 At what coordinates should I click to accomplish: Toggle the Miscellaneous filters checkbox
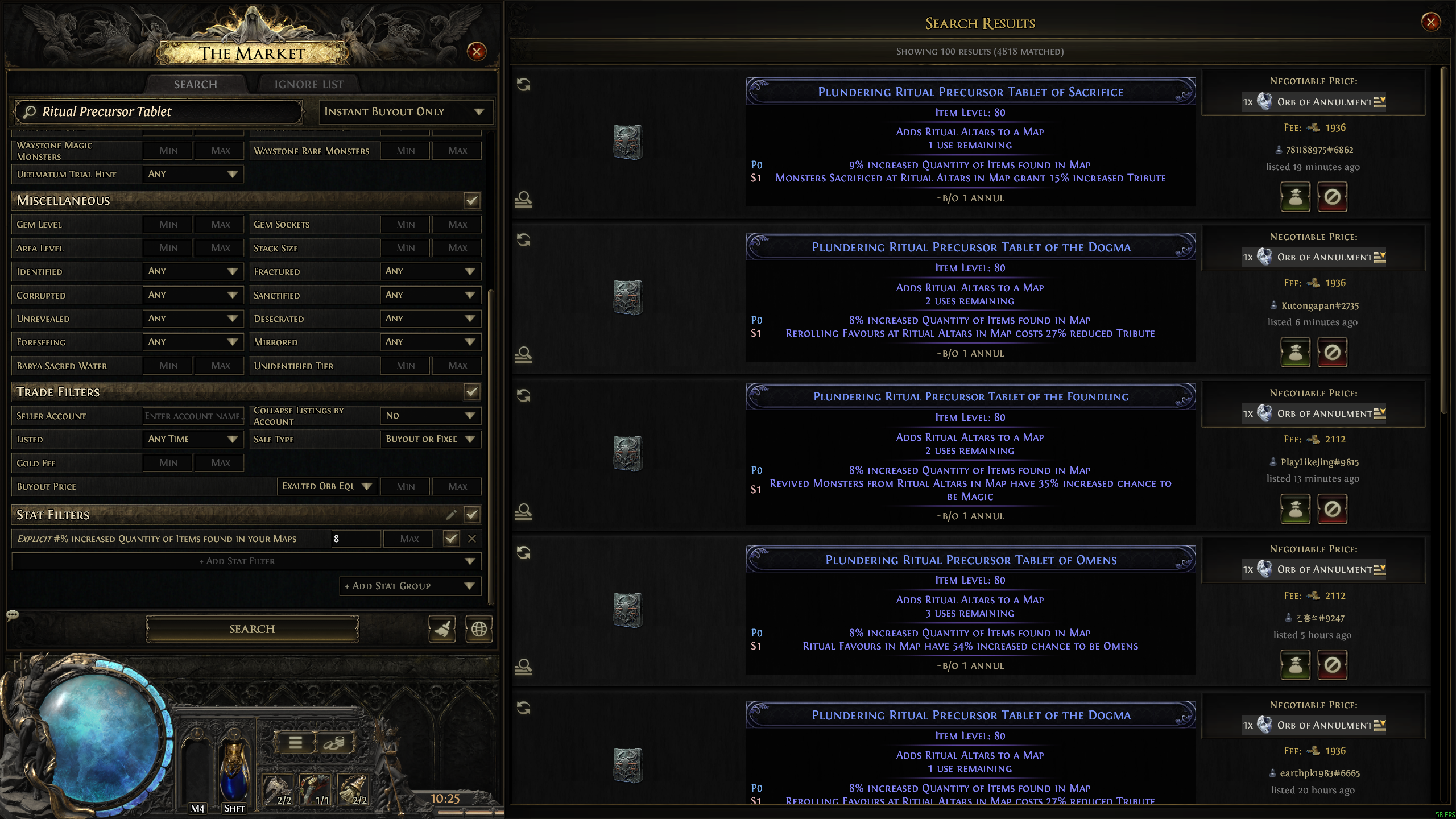pos(471,200)
